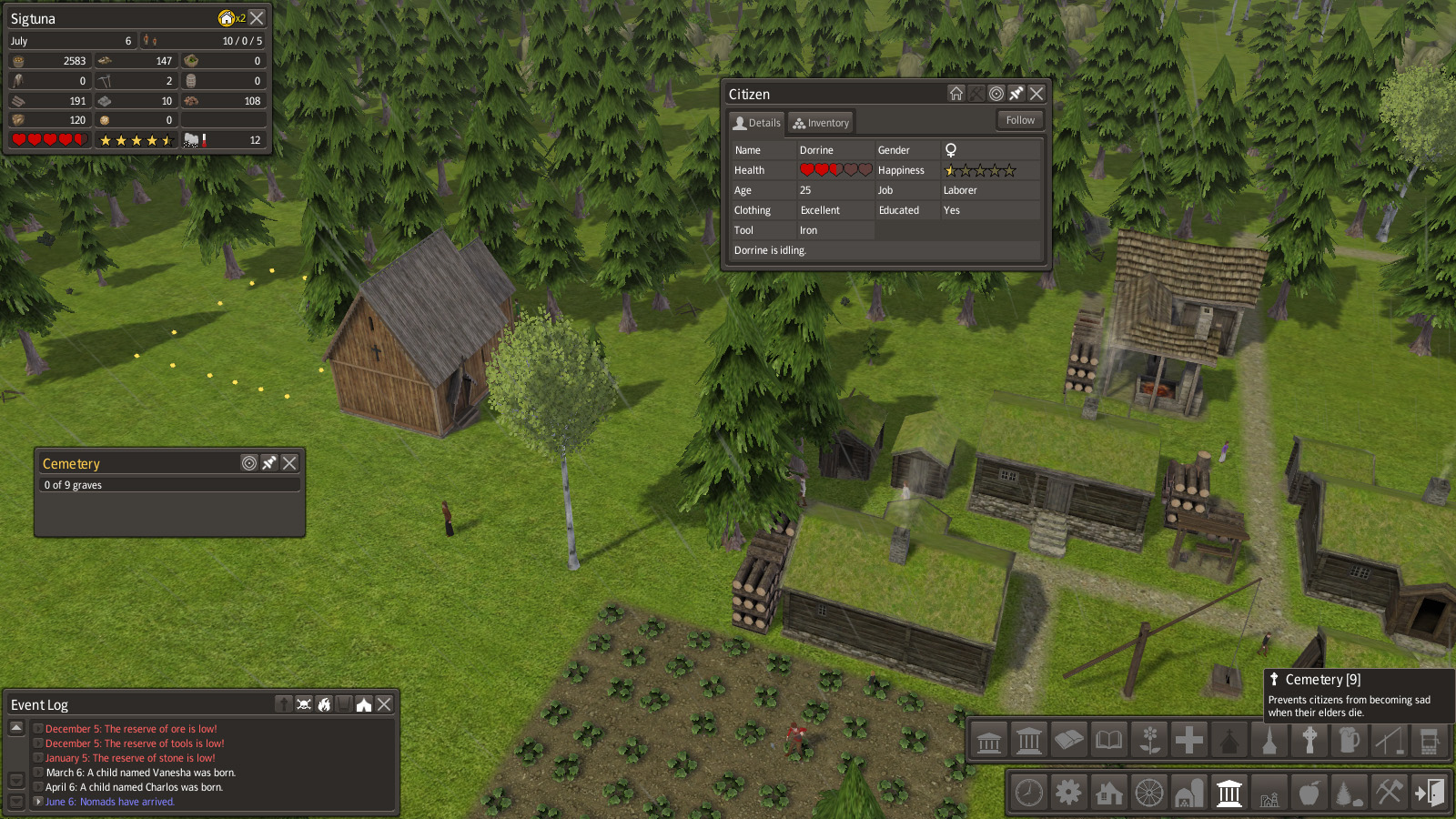Select the beer mug tavern building
Viewport: 1456px width, 819px height.
click(1350, 741)
